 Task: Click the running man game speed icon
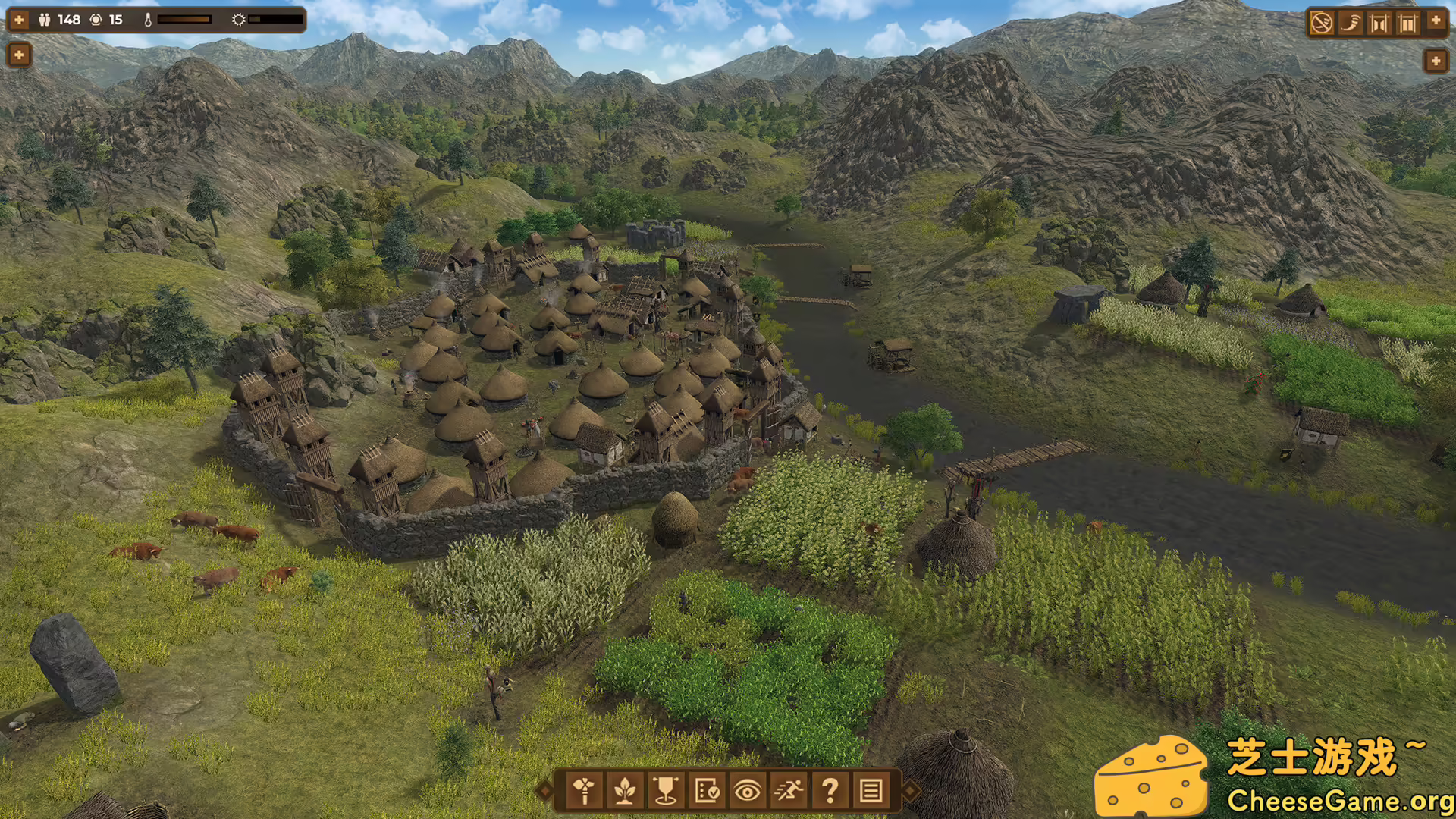pyautogui.click(x=791, y=792)
